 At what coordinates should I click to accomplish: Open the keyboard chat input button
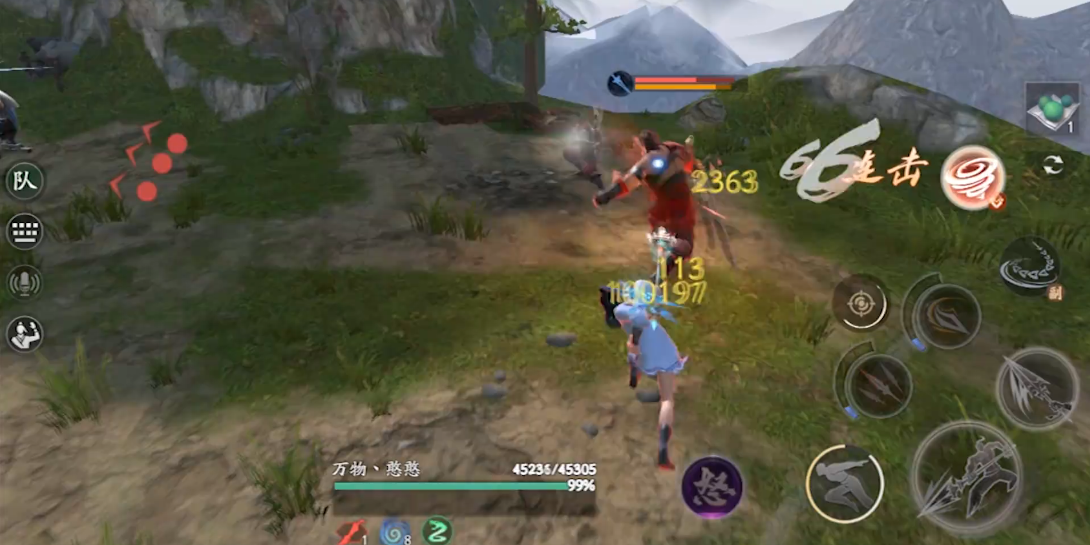click(x=24, y=232)
